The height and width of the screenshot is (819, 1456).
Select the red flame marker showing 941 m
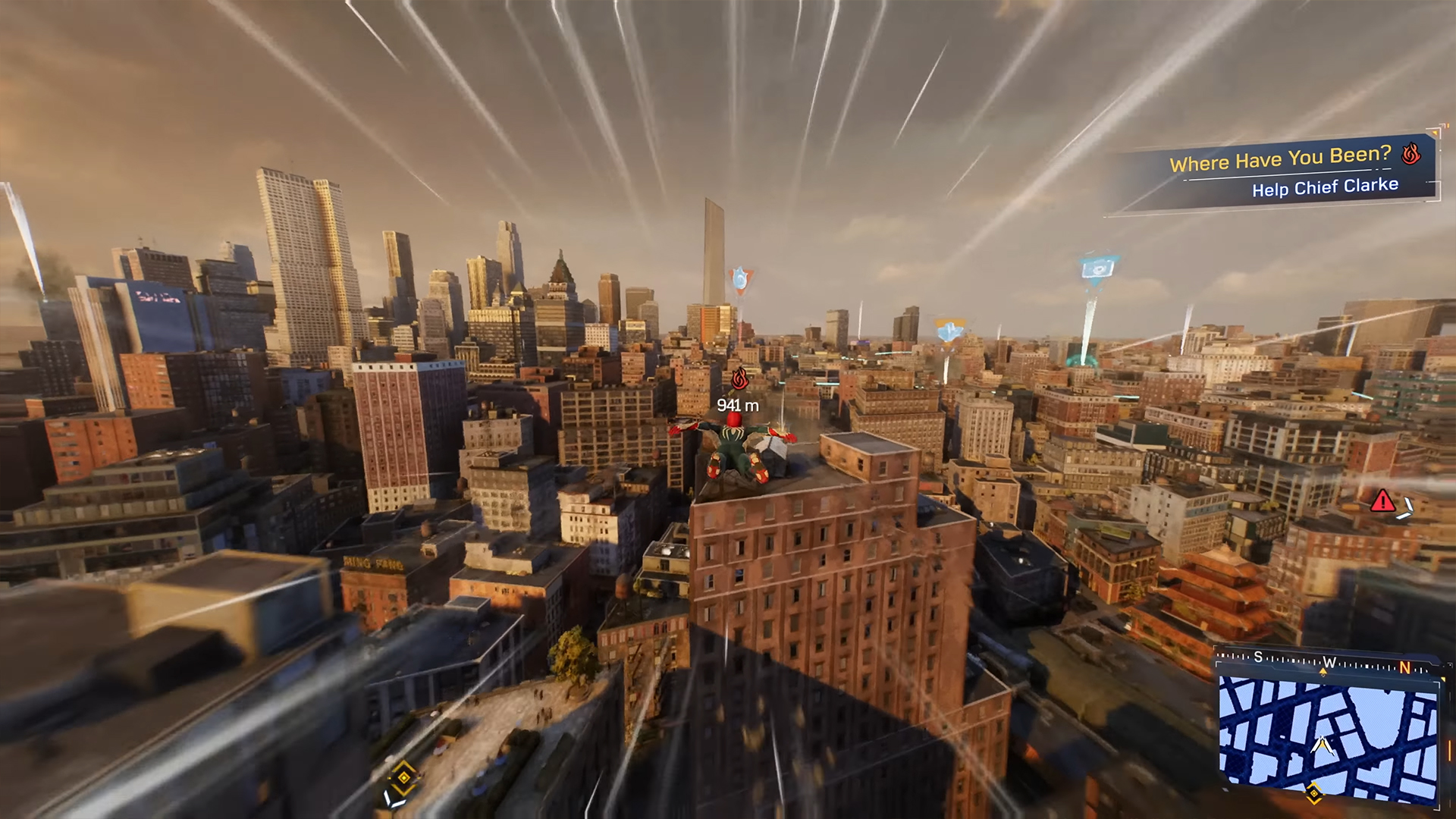(x=739, y=378)
